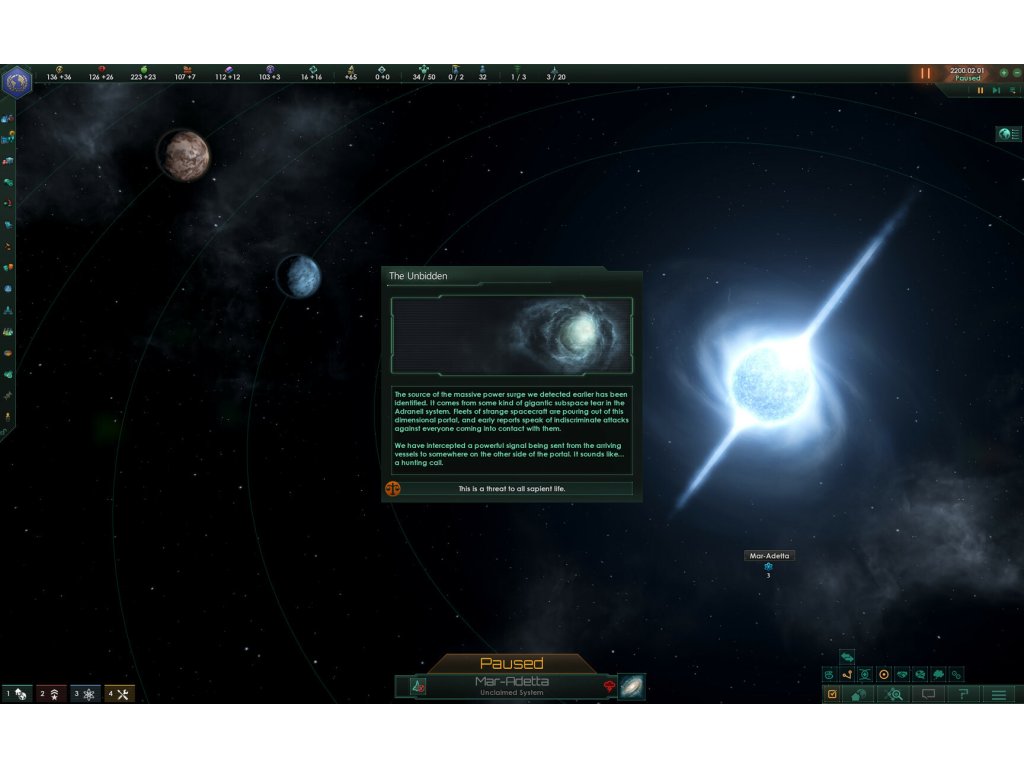The width and height of the screenshot is (1024, 768).
Task: Open the chat speech bubble button
Action: tap(928, 694)
